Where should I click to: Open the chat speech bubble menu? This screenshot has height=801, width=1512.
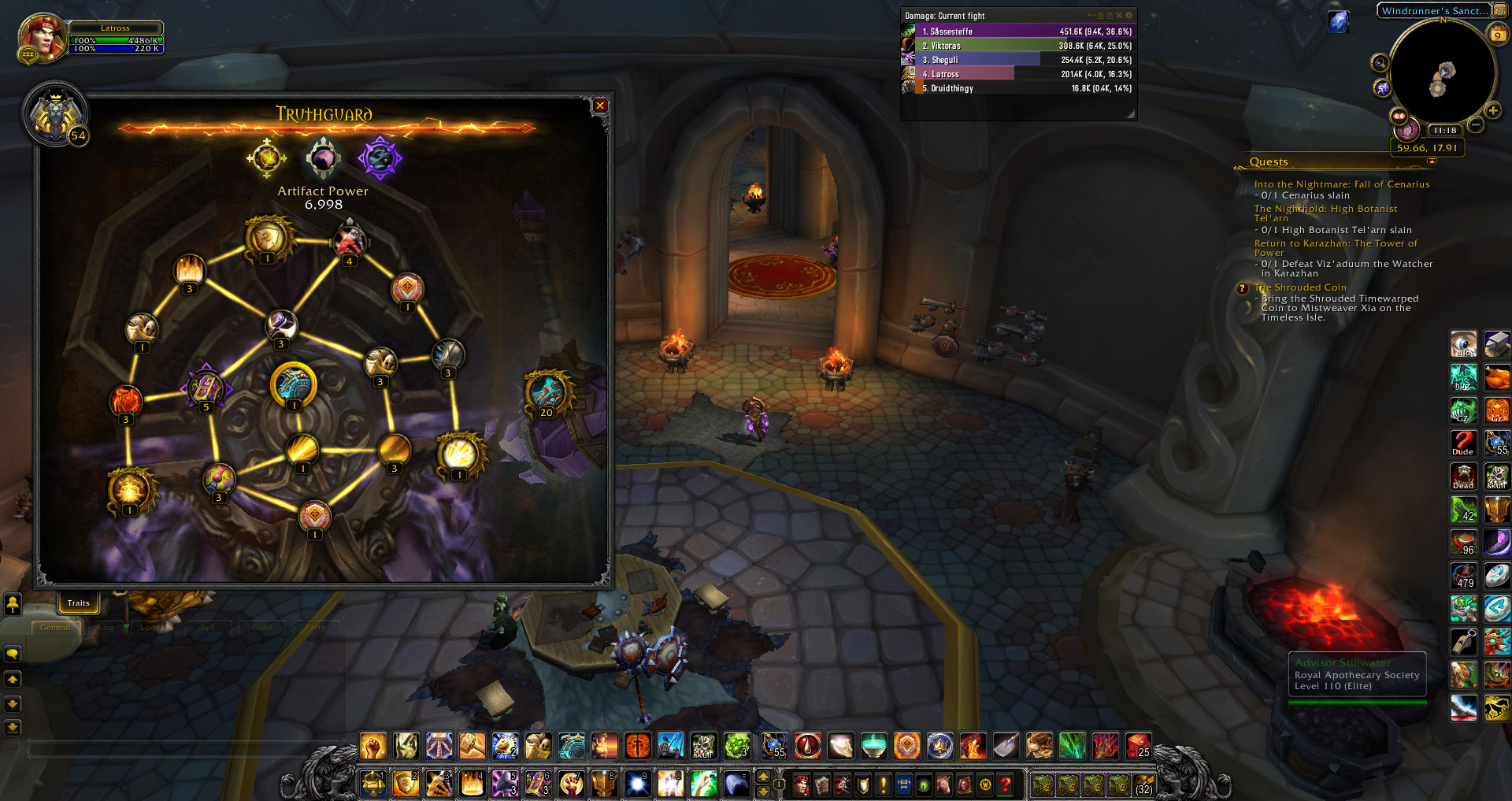click(x=13, y=654)
